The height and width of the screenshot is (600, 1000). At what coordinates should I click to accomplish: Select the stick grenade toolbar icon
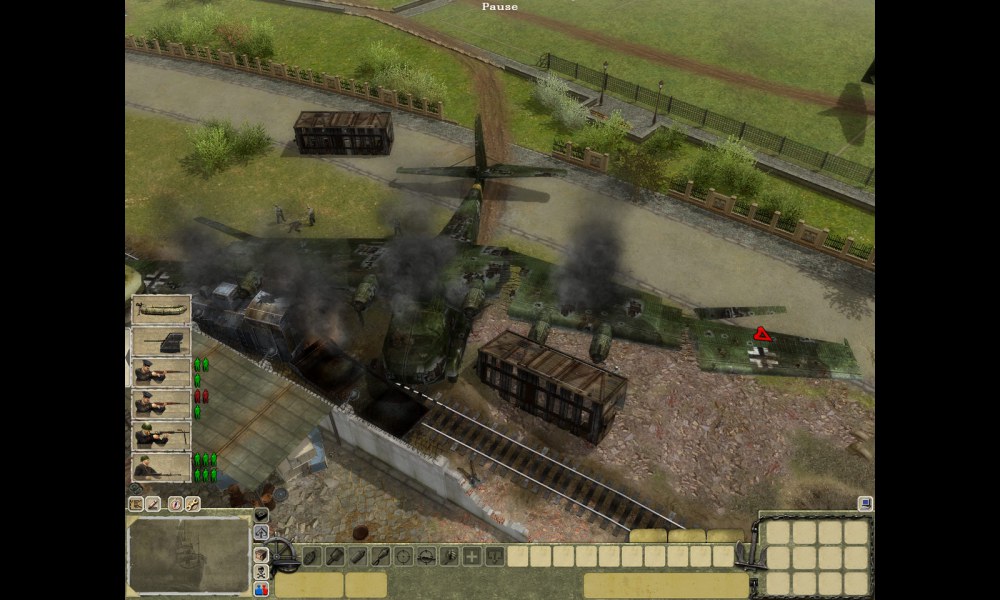click(x=381, y=556)
